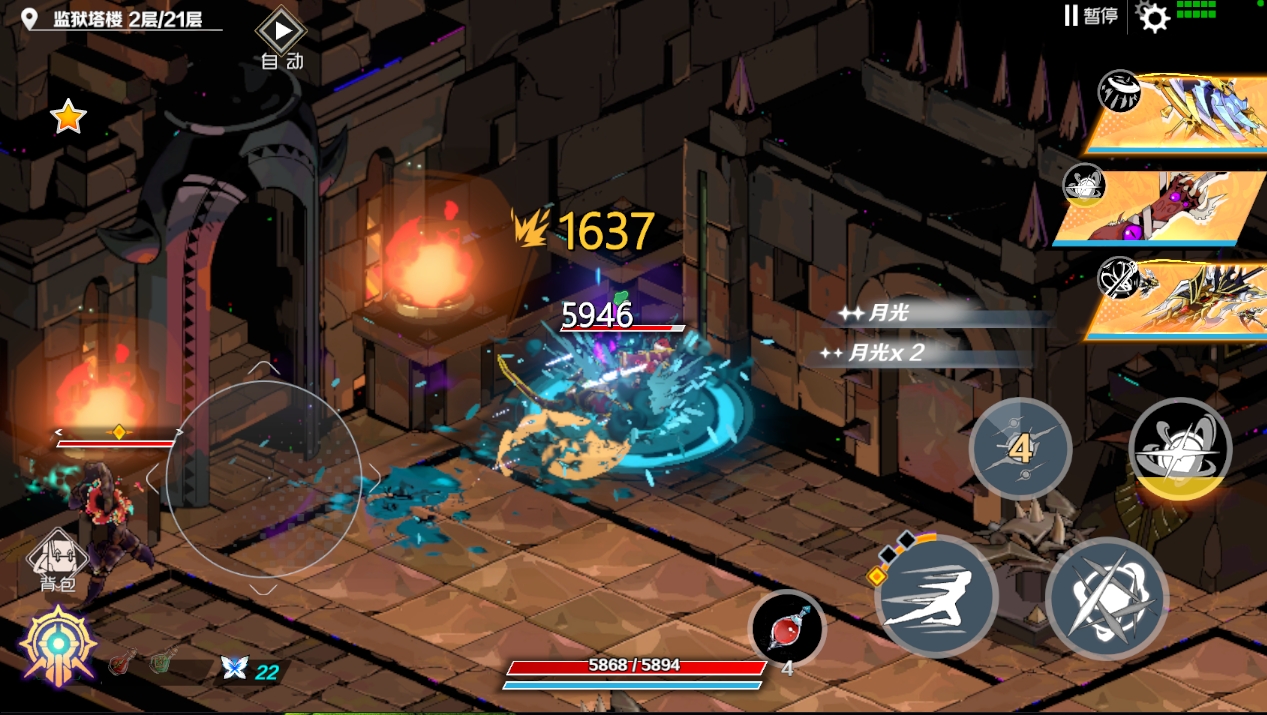Activate the dash sprint skill
This screenshot has width=1267, height=715.
tap(936, 597)
